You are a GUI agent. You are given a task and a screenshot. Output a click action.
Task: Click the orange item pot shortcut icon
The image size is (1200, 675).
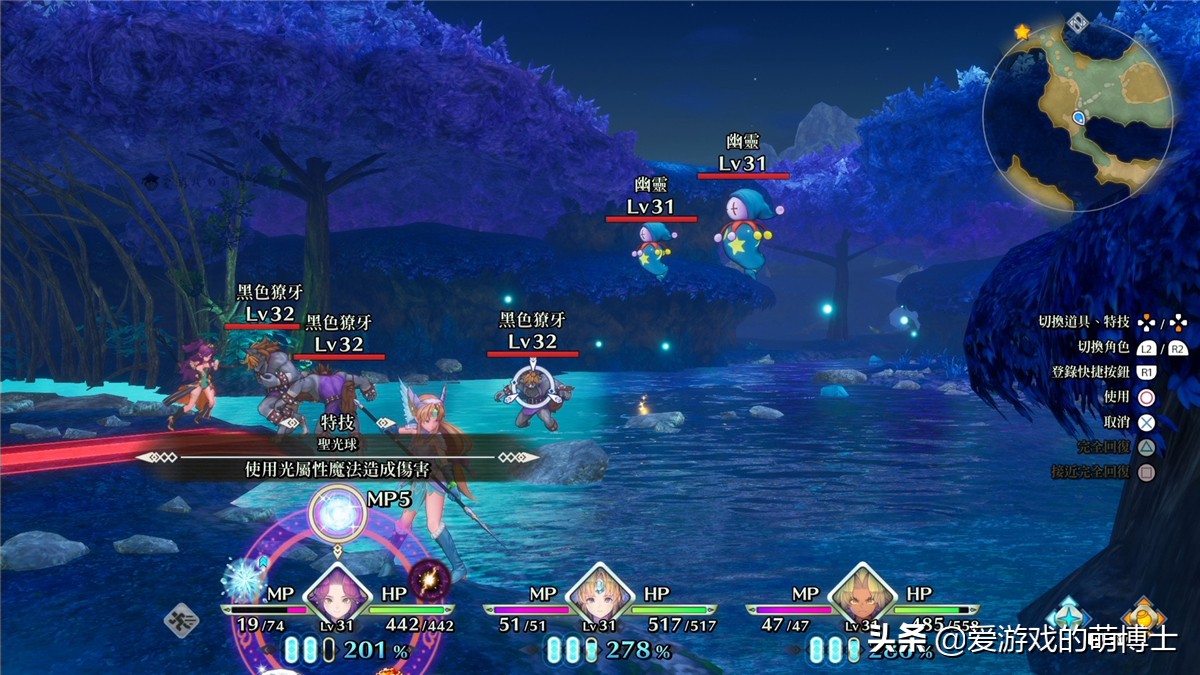1140,616
